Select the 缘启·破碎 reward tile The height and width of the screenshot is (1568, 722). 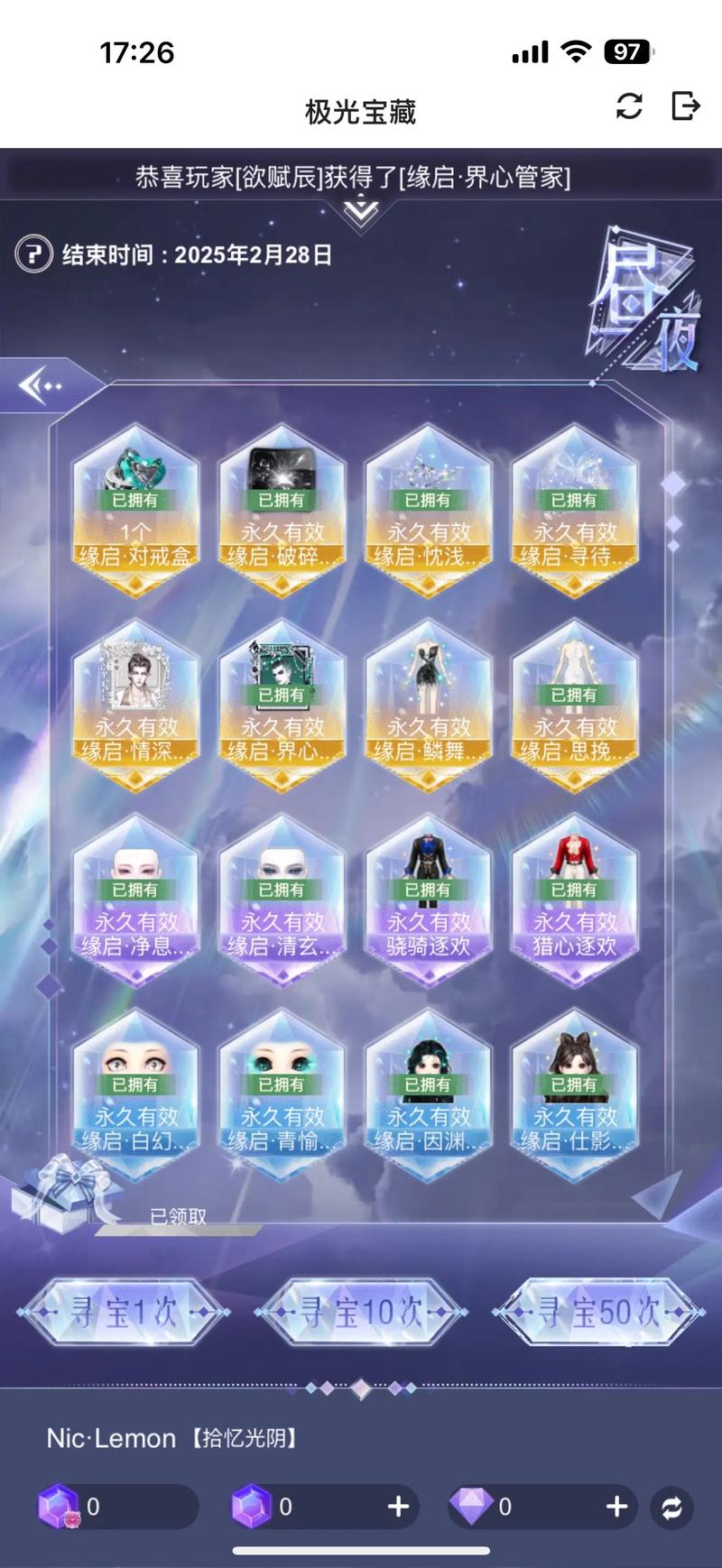coord(282,512)
